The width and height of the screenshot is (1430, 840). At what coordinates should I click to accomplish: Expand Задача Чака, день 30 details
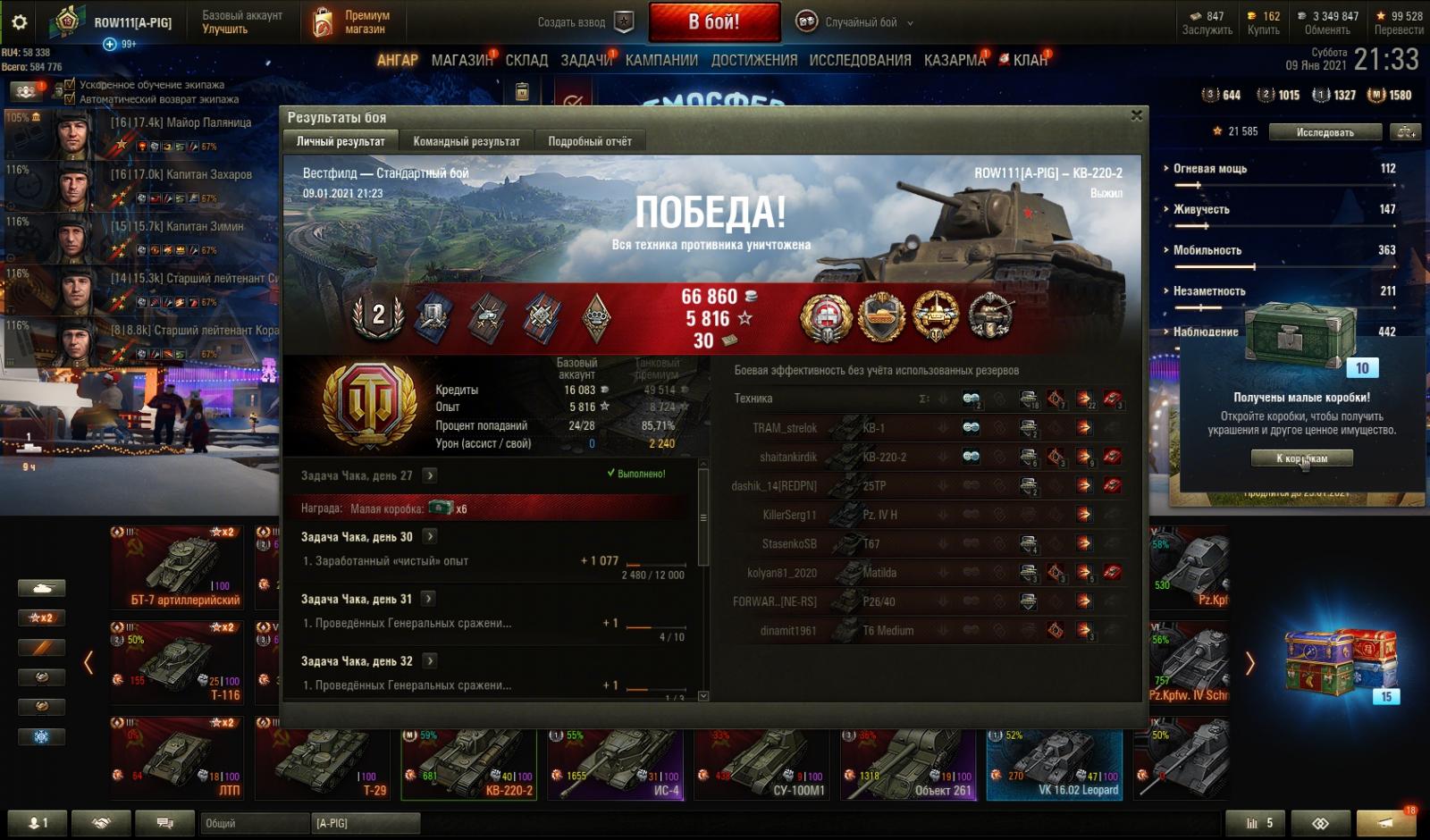click(430, 536)
